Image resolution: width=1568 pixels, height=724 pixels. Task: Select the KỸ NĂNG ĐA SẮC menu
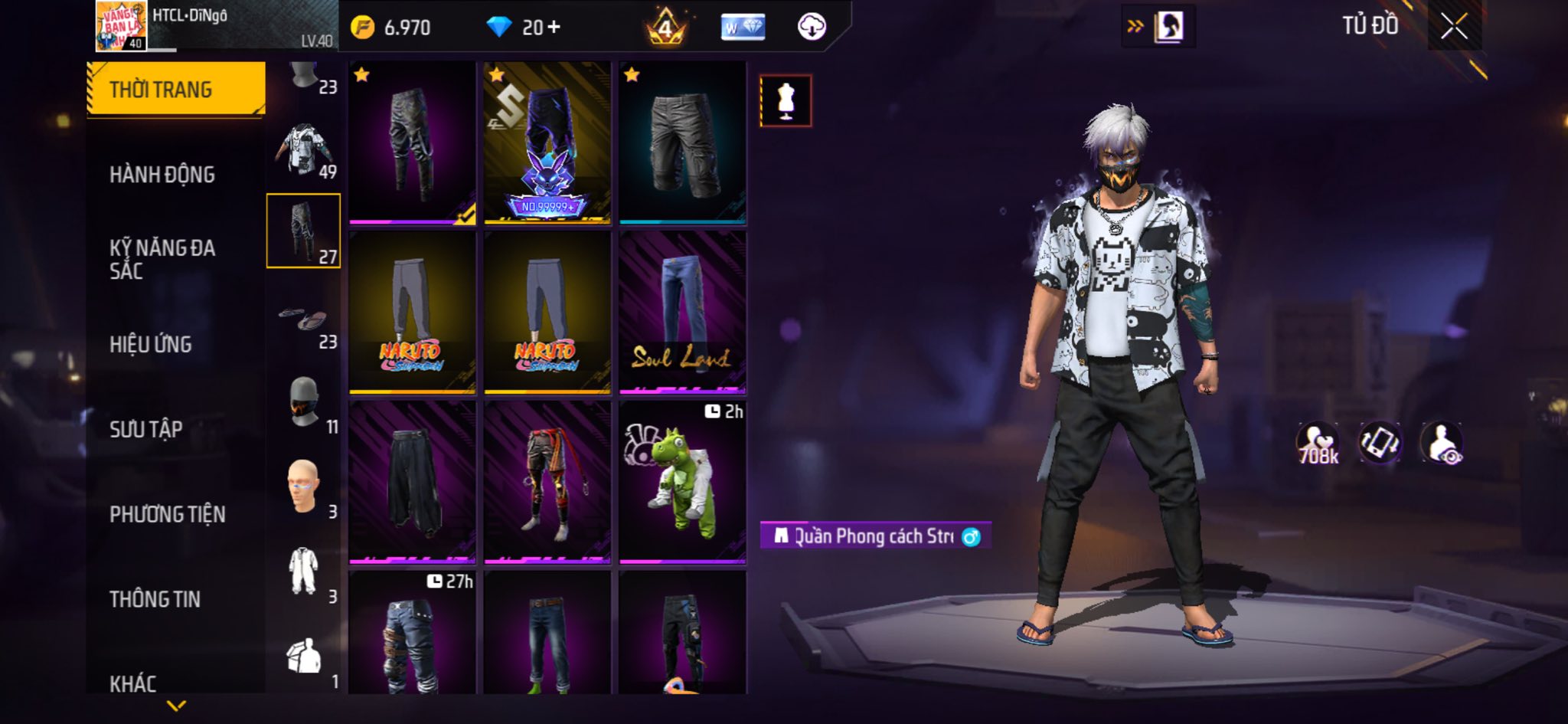162,259
